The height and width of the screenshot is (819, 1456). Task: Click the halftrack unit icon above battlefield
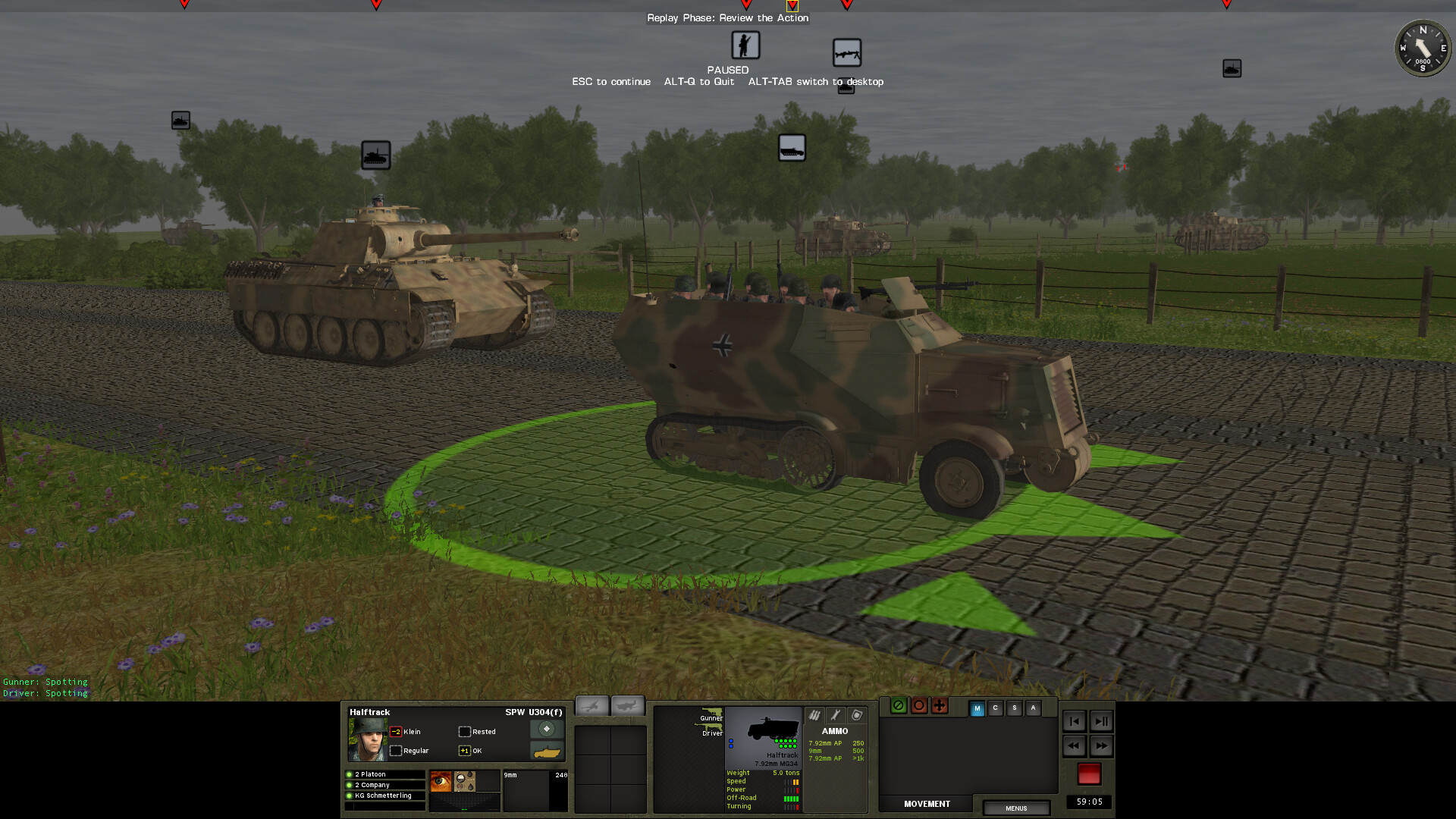coord(792,147)
